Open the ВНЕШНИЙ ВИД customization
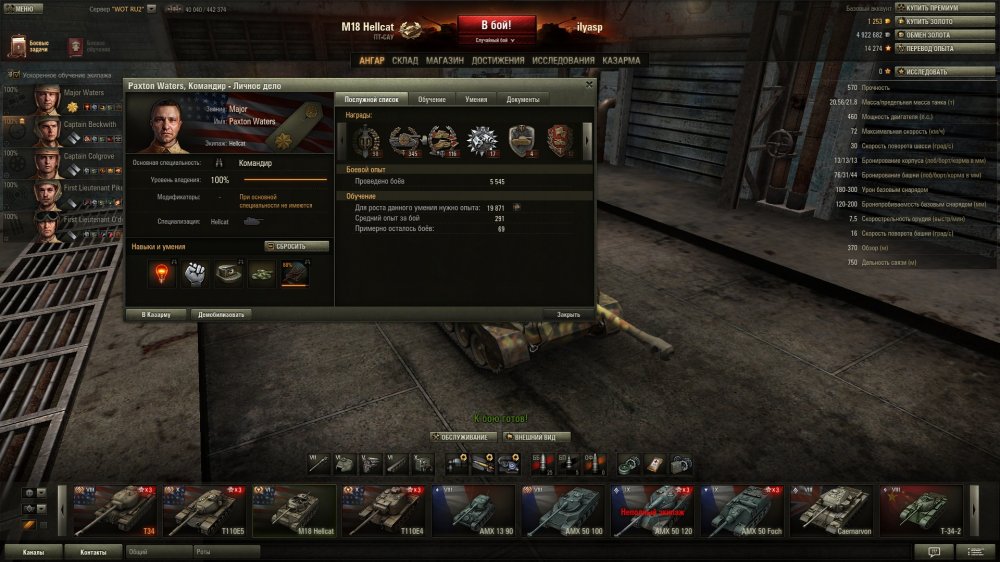1000x562 pixels. pos(538,437)
